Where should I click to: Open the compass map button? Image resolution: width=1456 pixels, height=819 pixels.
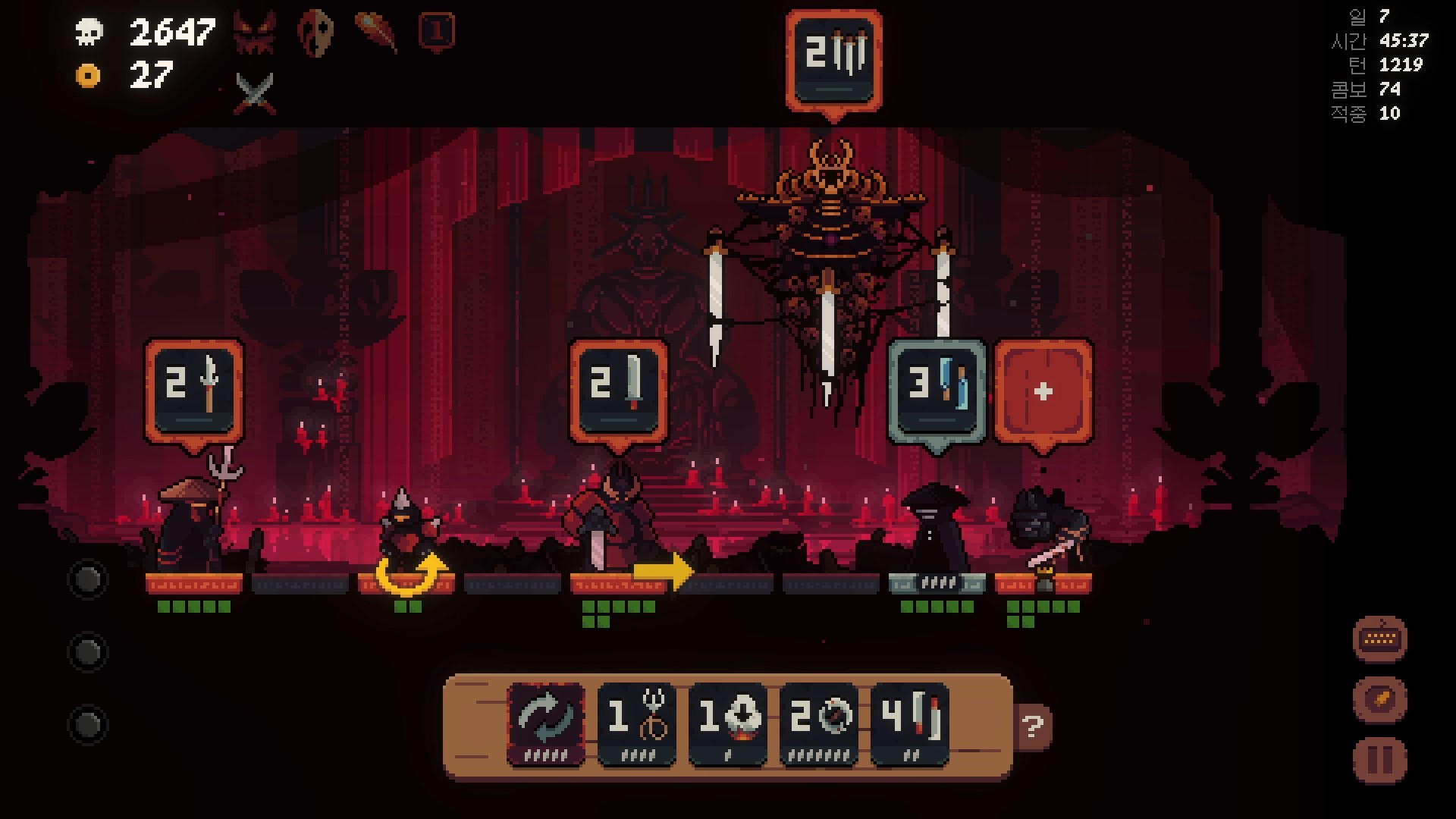(1379, 699)
